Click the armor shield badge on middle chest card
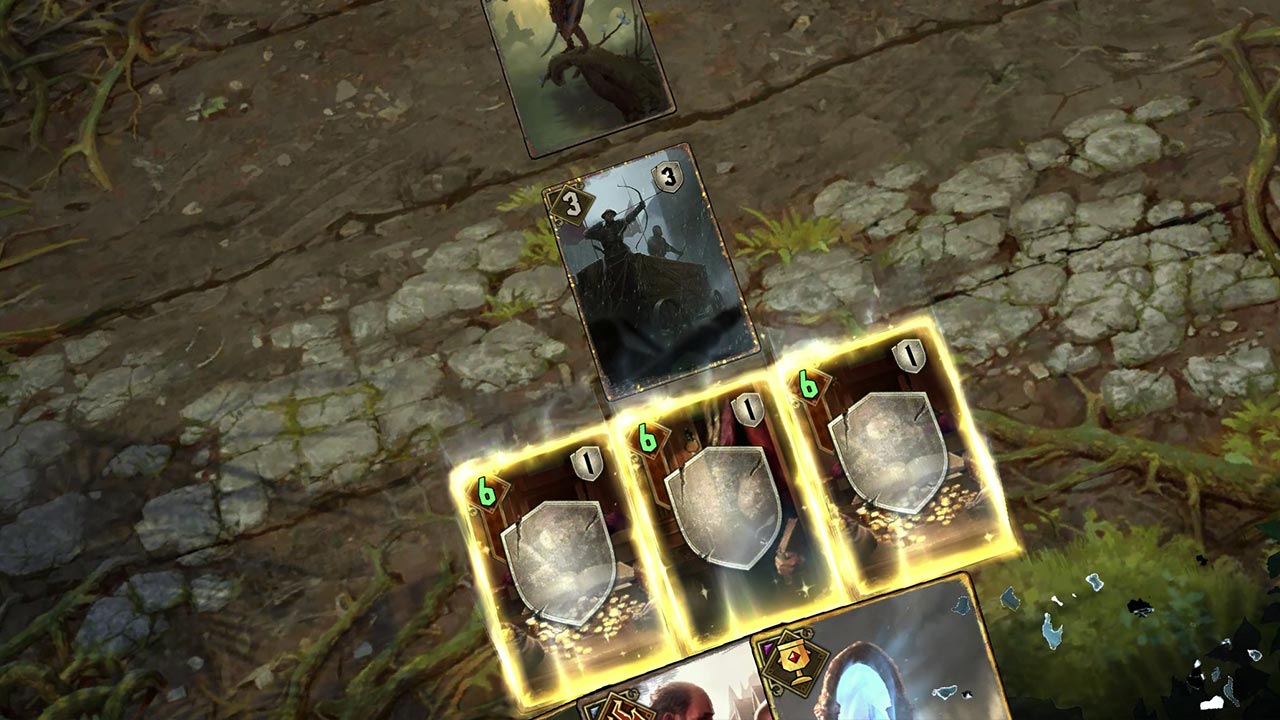Image resolution: width=1280 pixels, height=720 pixels. (747, 409)
